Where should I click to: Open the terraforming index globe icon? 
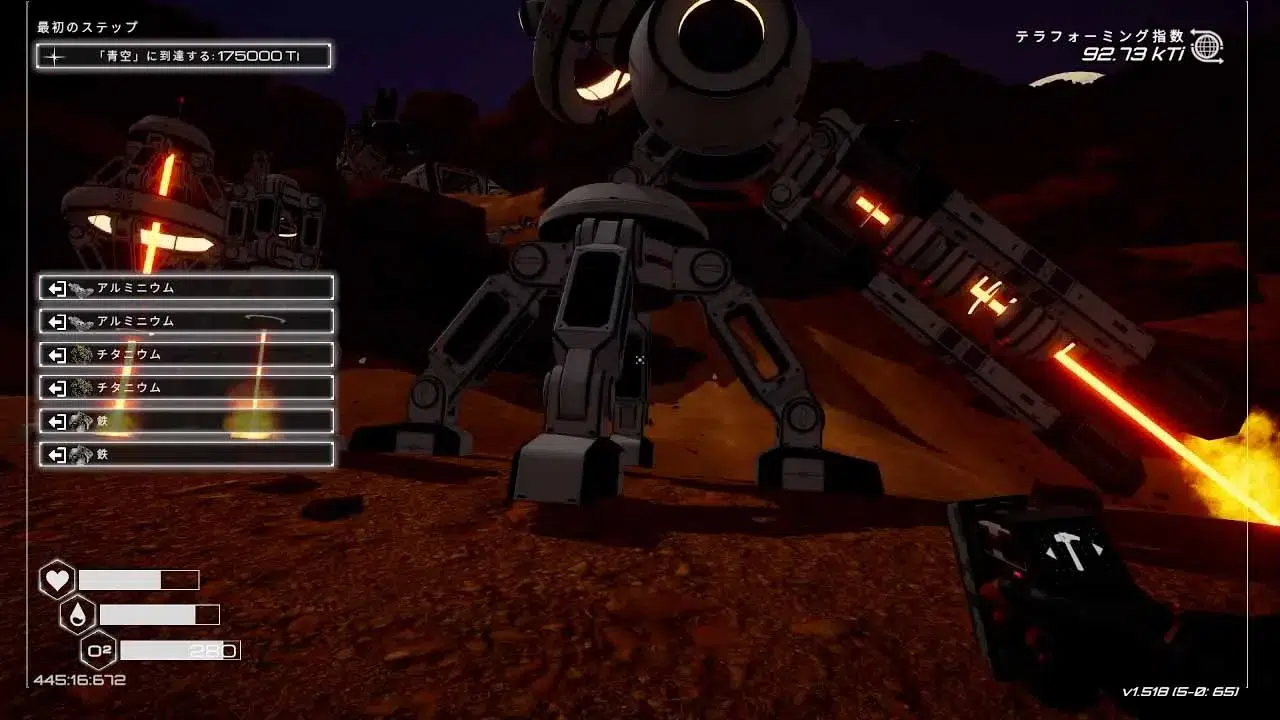(x=1207, y=46)
